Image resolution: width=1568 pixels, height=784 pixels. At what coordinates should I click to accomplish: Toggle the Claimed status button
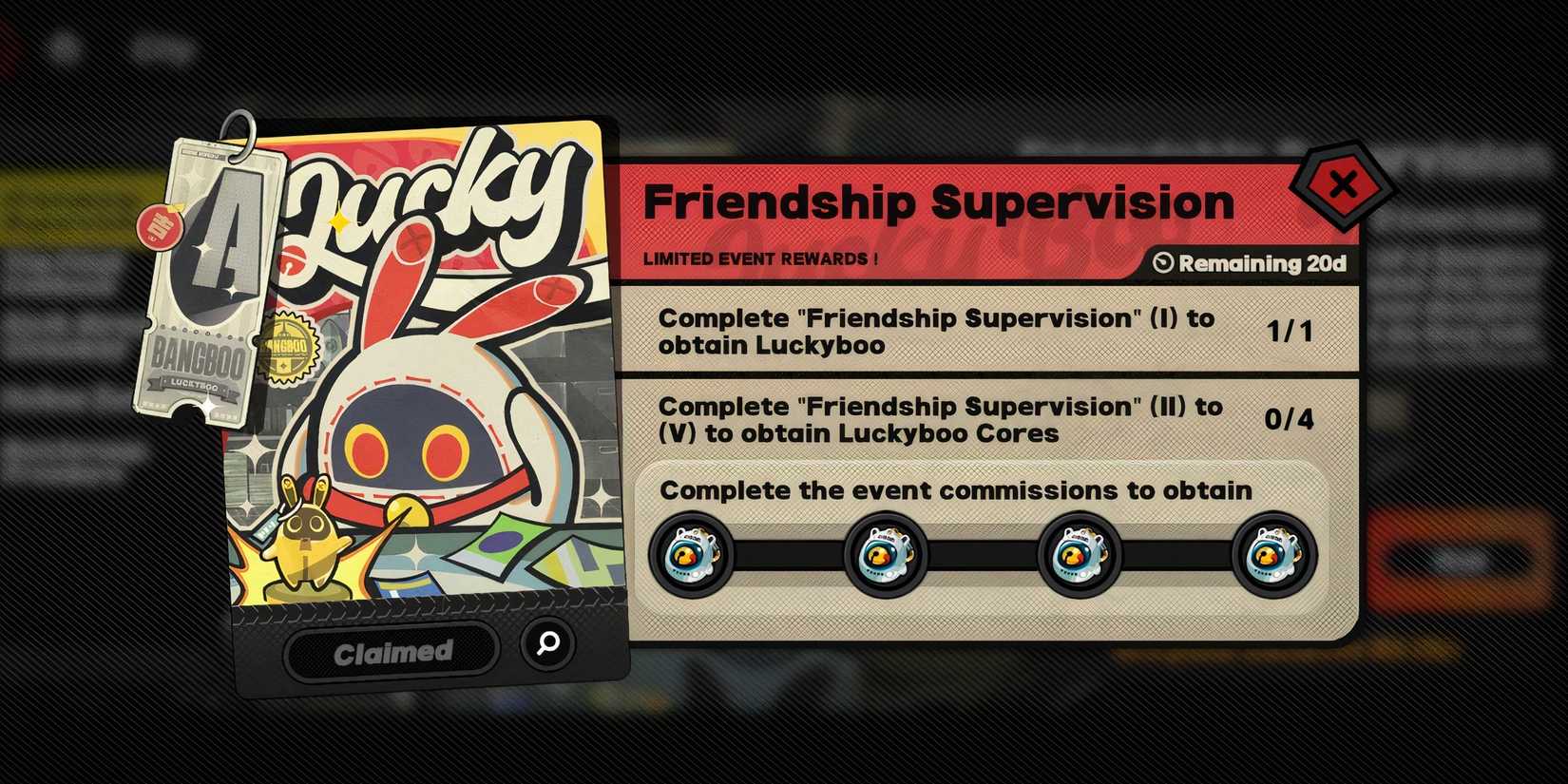pos(392,650)
